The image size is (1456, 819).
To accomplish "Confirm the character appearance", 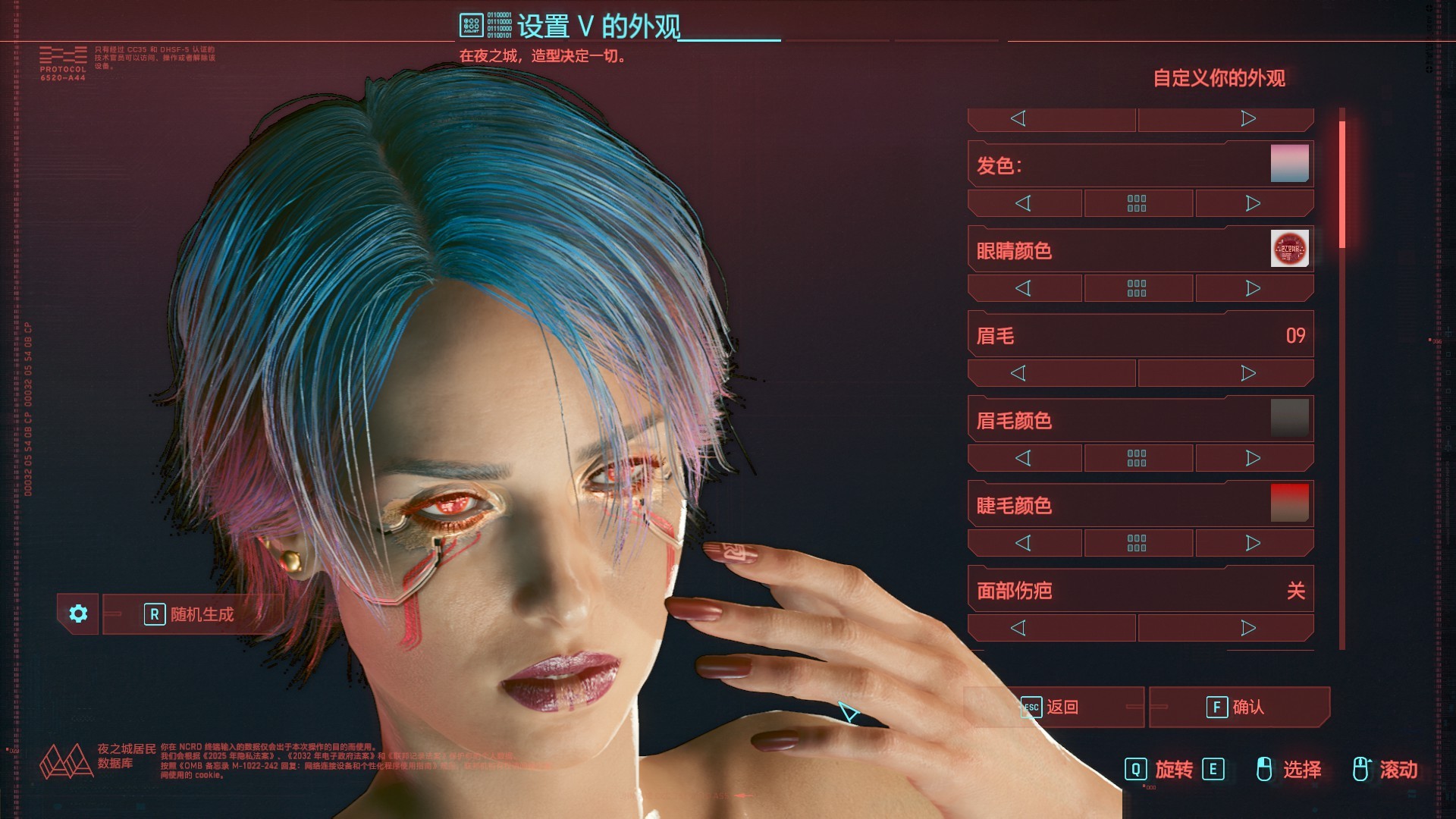I will [x=1238, y=707].
